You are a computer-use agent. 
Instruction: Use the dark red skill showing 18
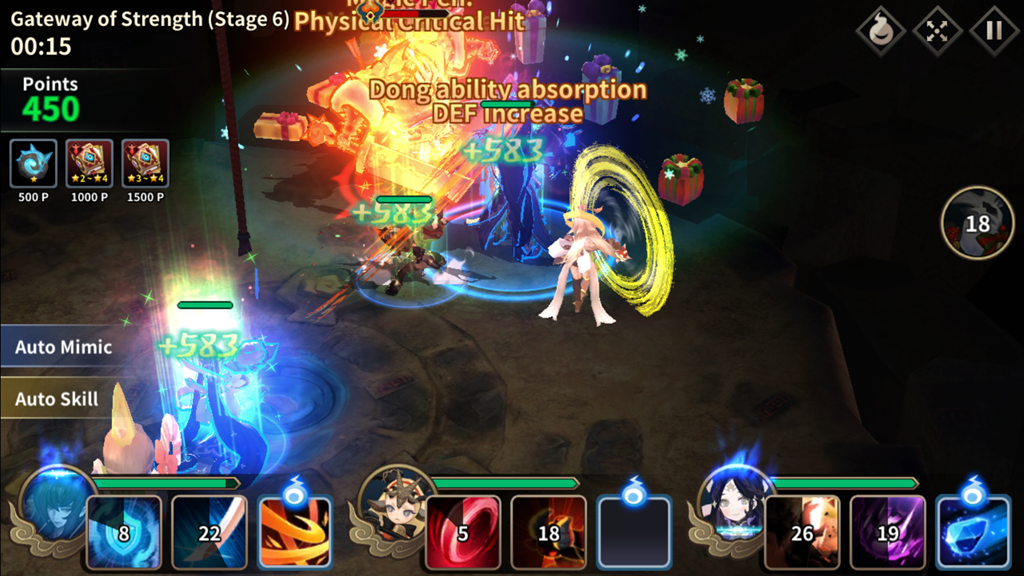pyautogui.click(x=548, y=532)
